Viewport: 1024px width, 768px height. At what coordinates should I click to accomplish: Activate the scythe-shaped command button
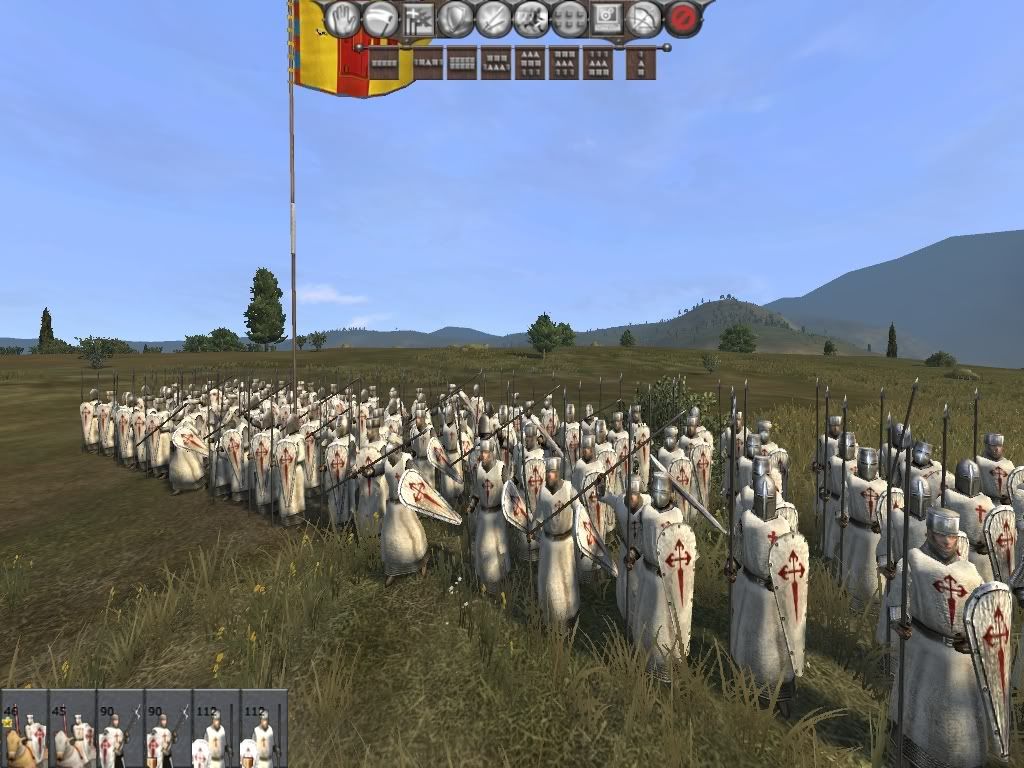click(x=381, y=18)
